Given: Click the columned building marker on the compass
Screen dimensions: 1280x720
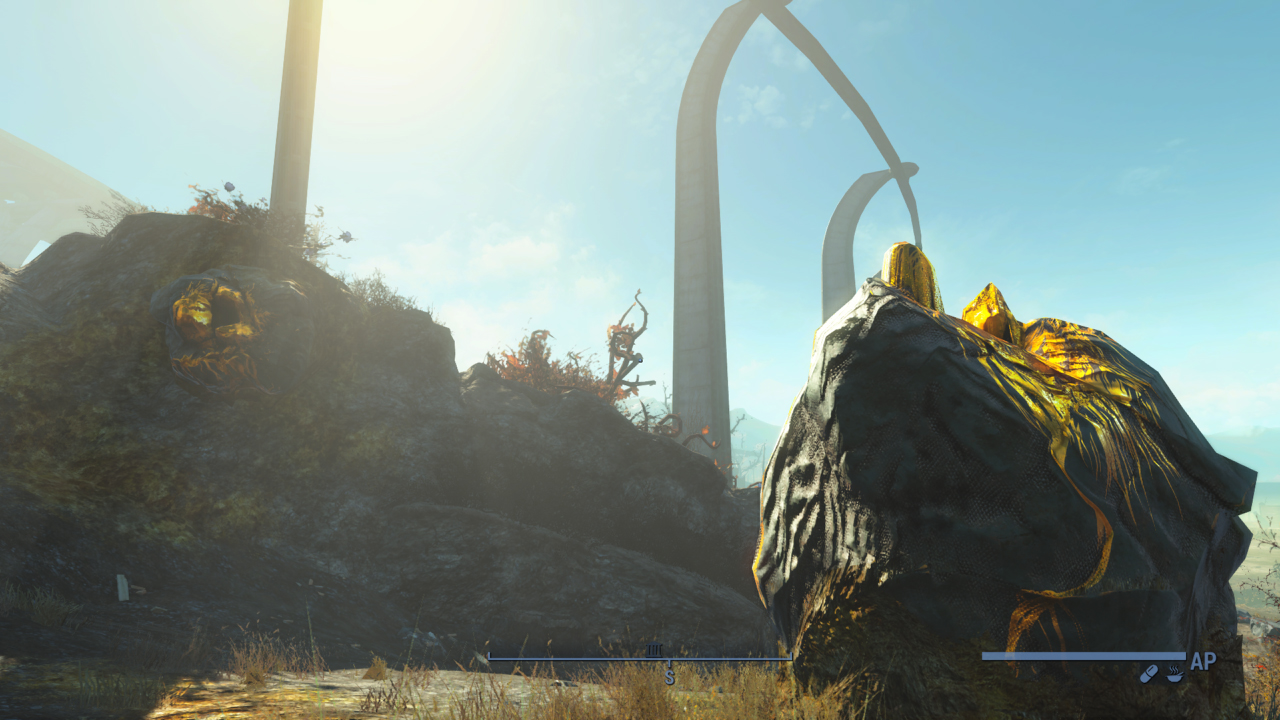Looking at the screenshot, I should (655, 650).
